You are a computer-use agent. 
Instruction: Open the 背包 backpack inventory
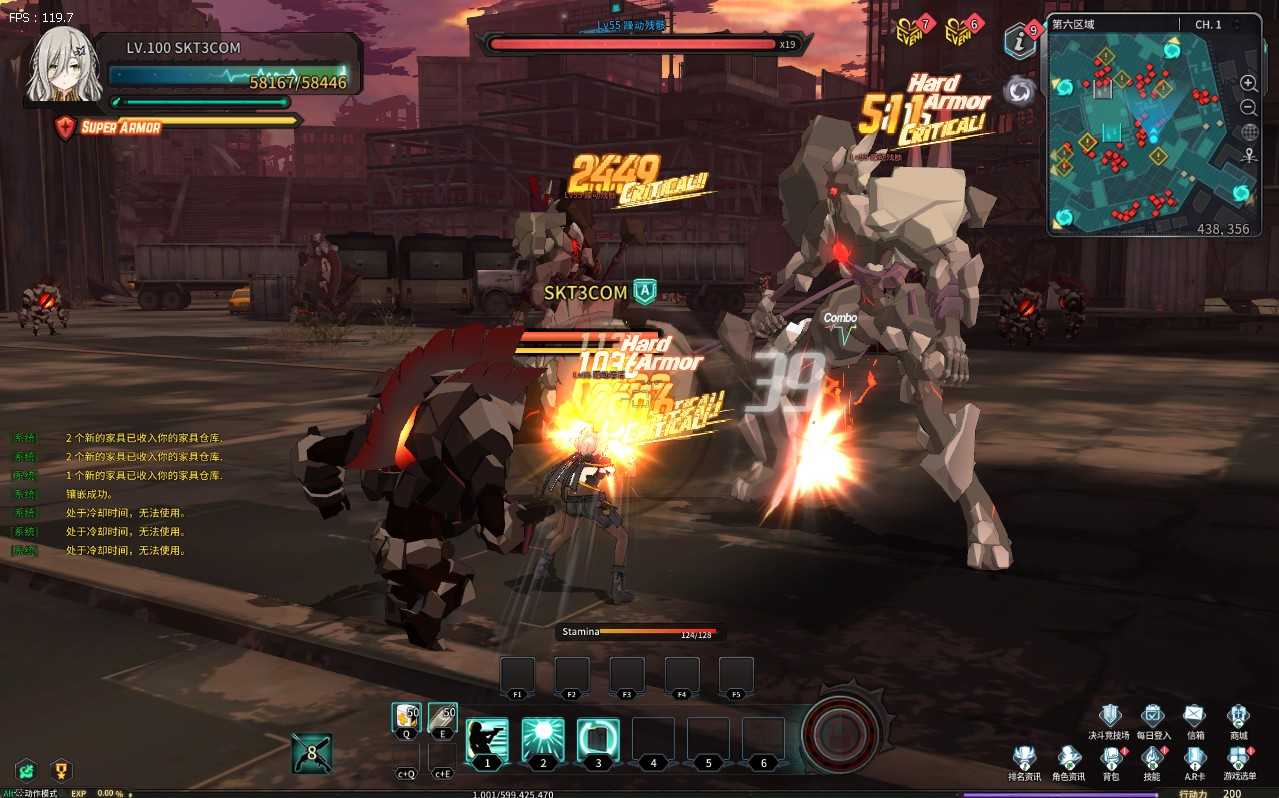click(1110, 758)
